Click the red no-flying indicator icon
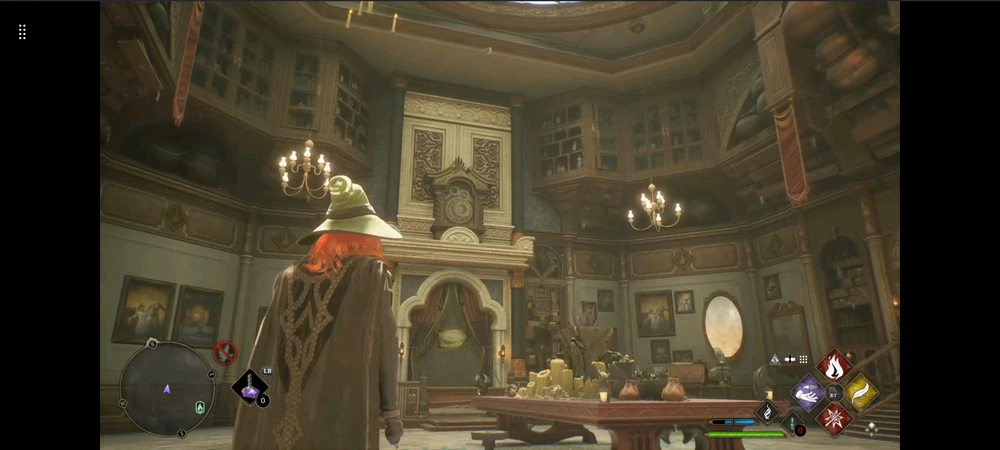This screenshot has width=1000, height=450. coord(226,351)
